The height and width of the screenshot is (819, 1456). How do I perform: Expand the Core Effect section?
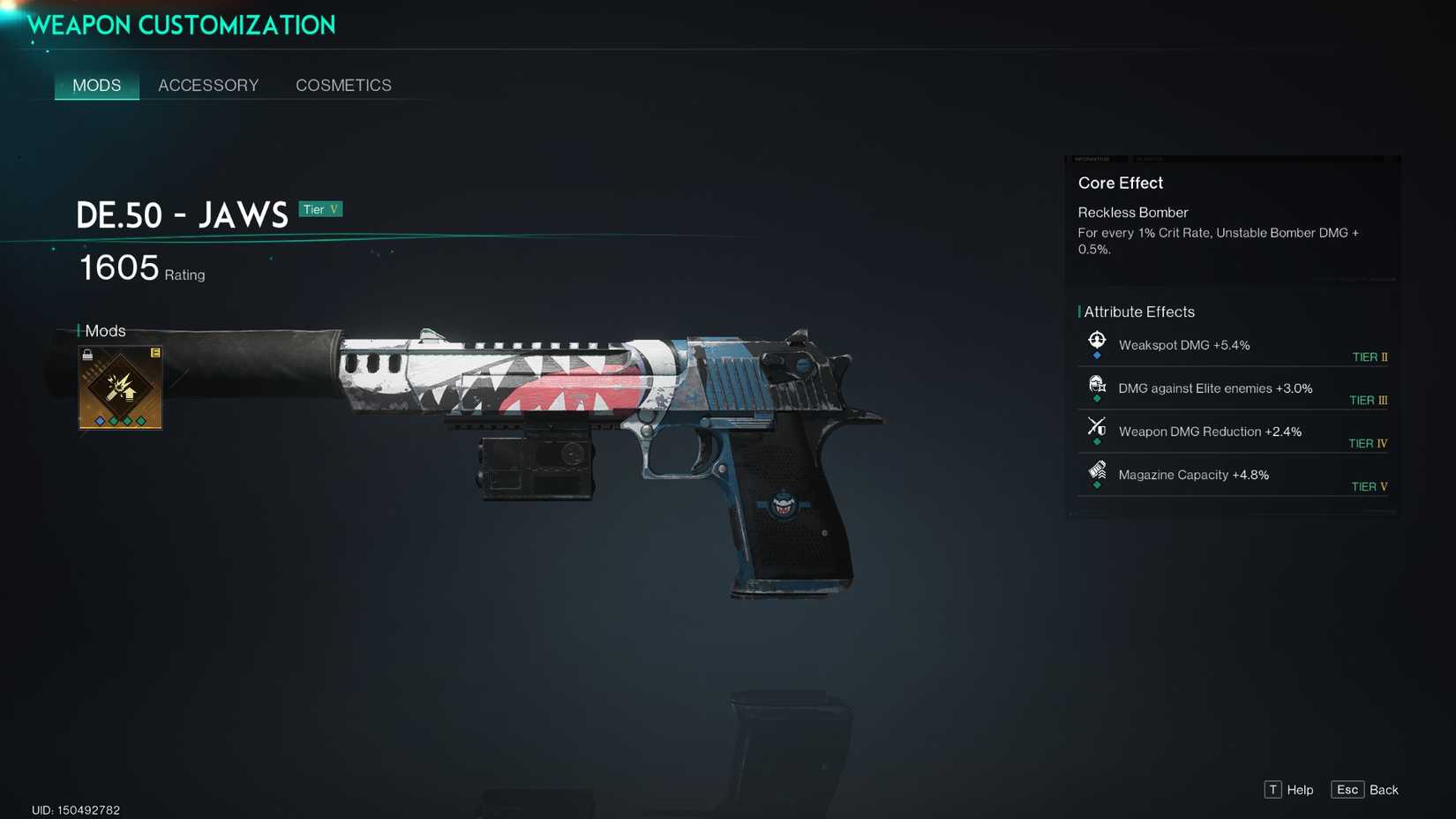tap(1121, 183)
